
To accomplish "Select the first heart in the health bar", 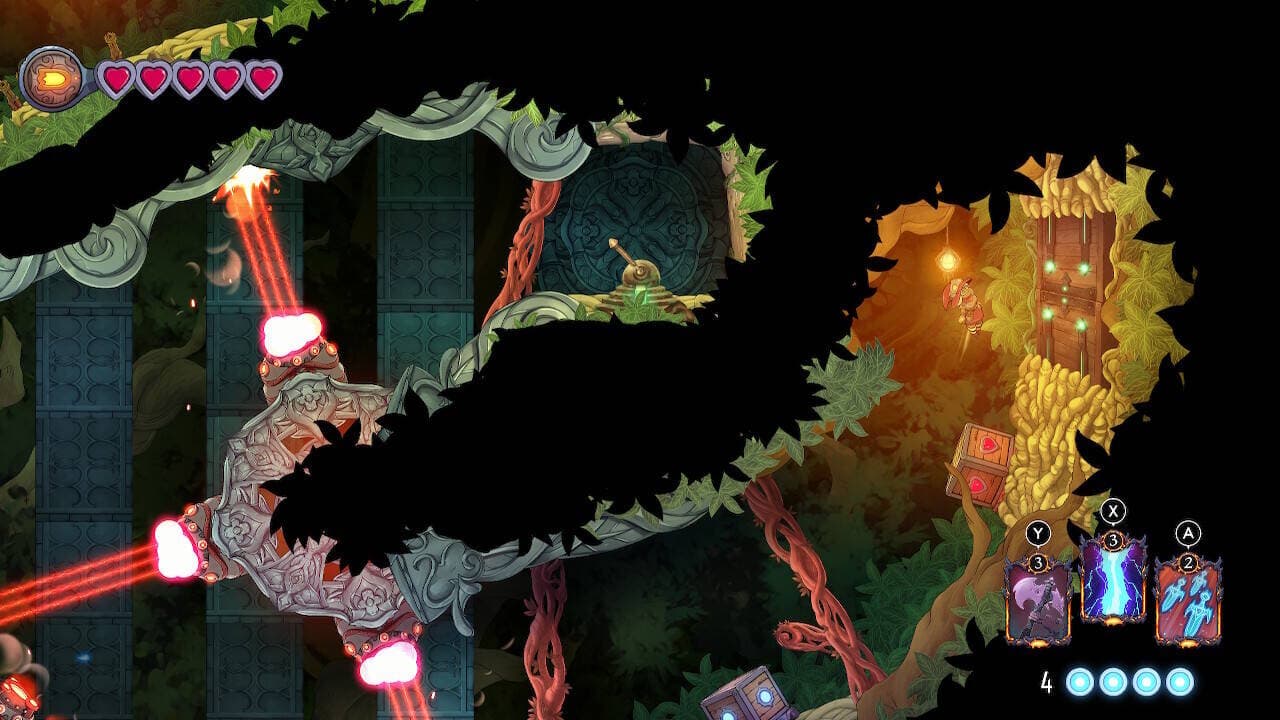I will [x=117, y=78].
